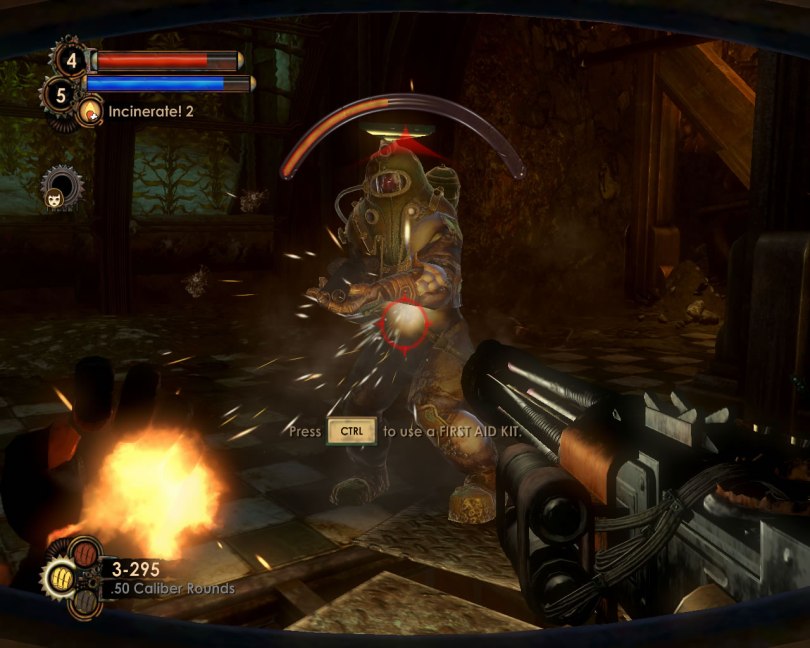Switch to the red ammo type icon
This screenshot has width=810, height=648.
click(85, 554)
